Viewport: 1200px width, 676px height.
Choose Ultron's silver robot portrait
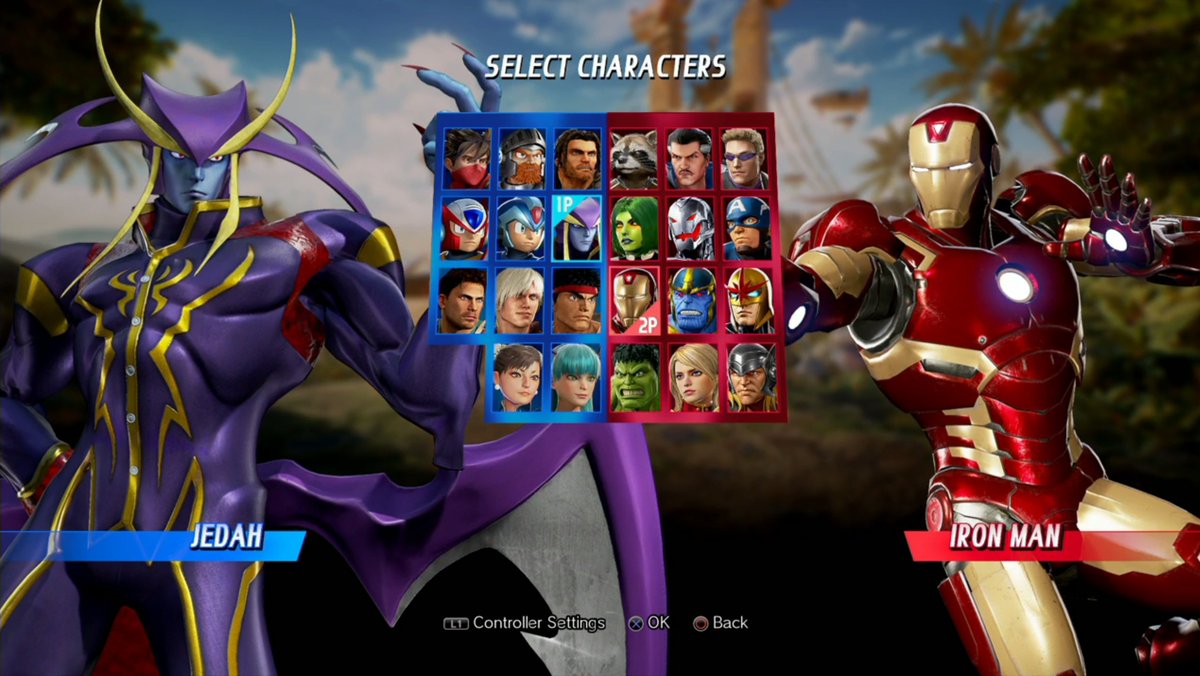691,228
